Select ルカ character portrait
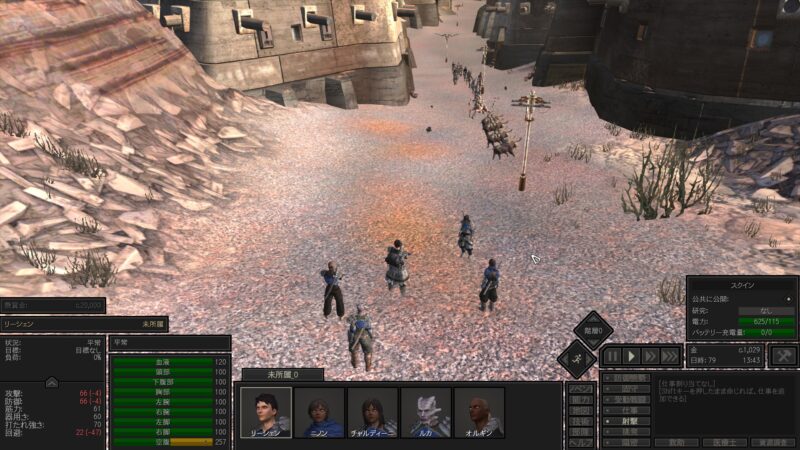The image size is (800, 450). coord(426,412)
